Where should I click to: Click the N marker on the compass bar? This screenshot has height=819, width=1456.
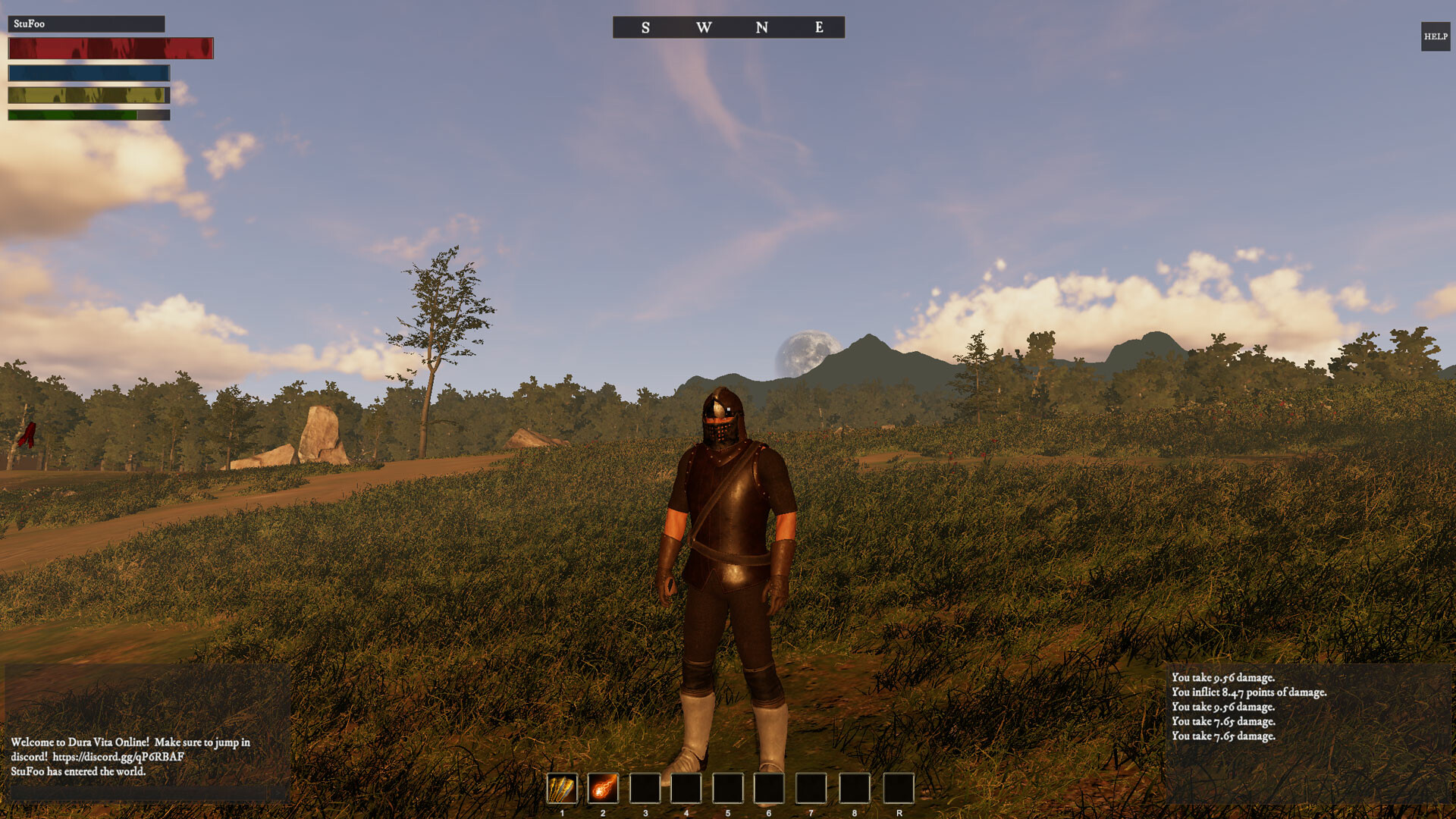click(761, 27)
